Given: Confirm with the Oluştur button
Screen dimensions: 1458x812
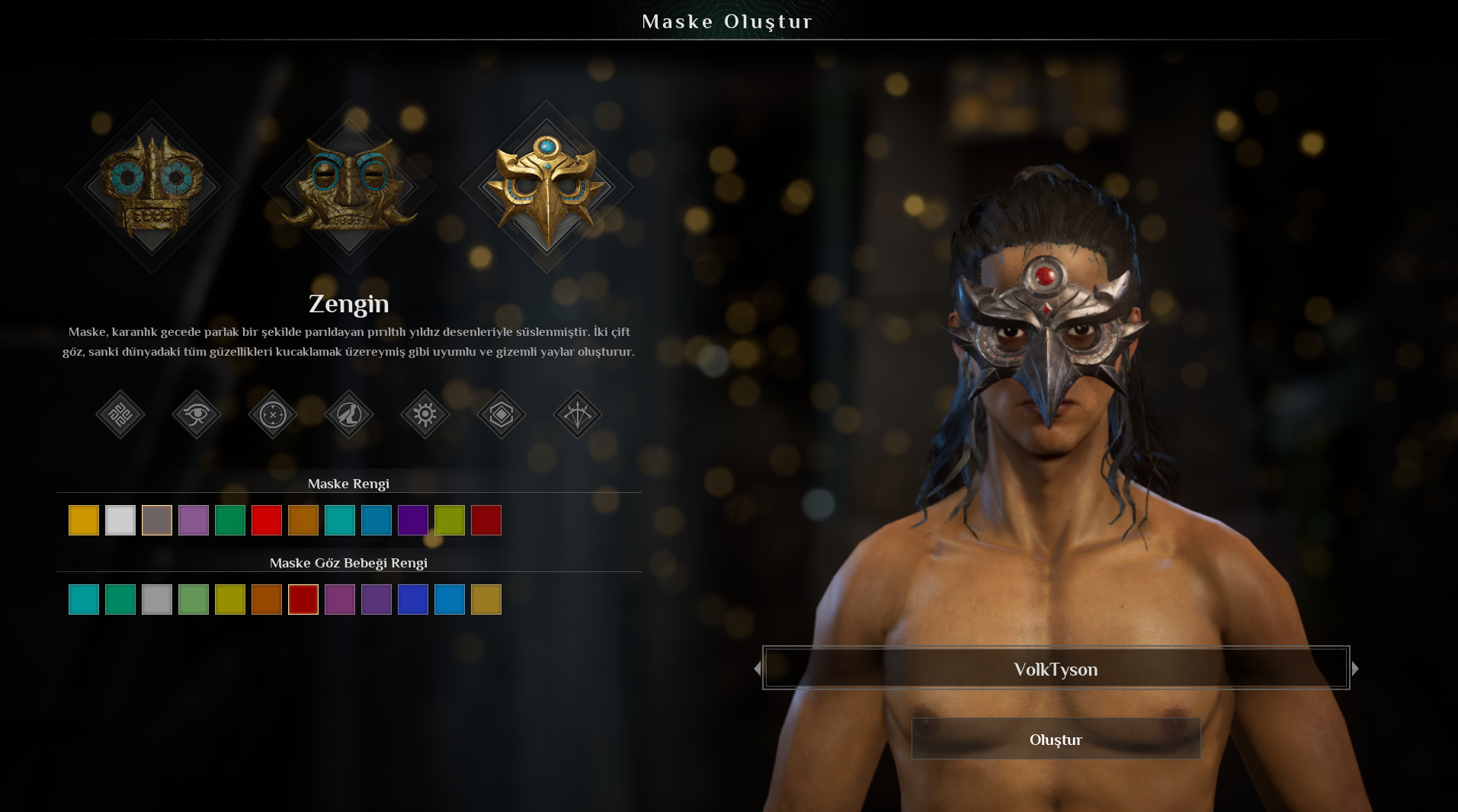Looking at the screenshot, I should [x=1056, y=739].
